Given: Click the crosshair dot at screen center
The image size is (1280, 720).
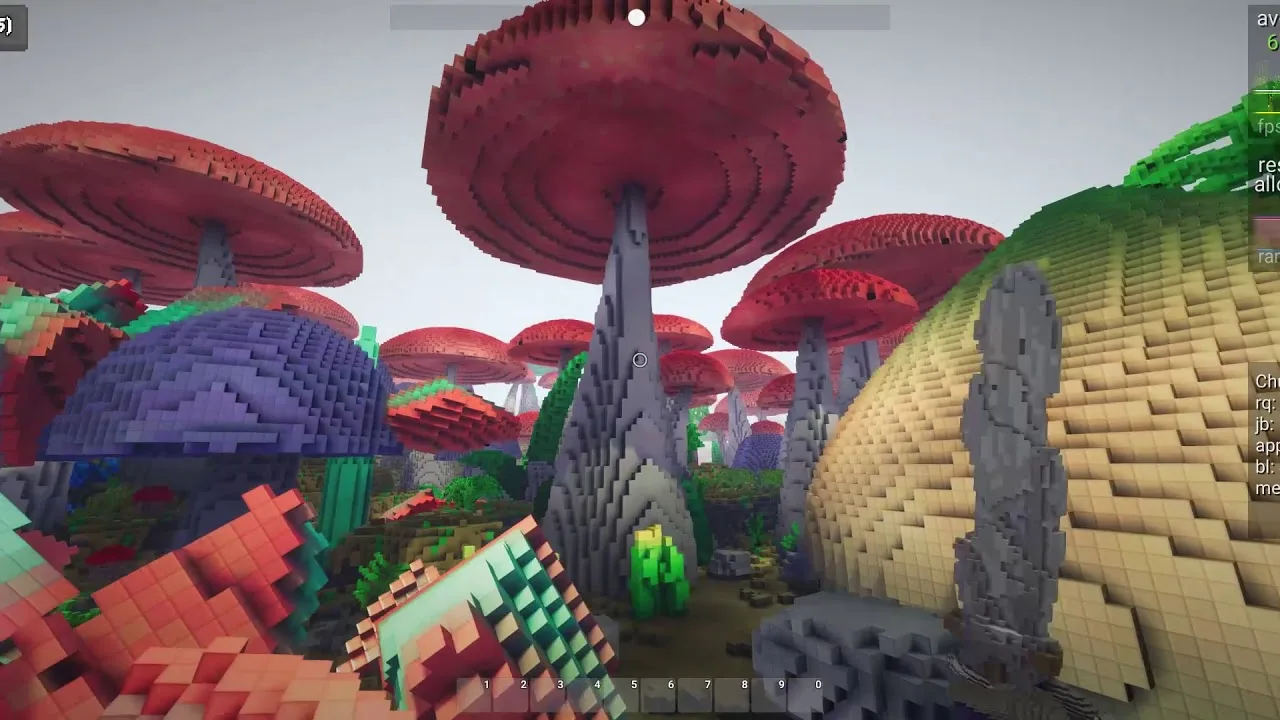Looking at the screenshot, I should pyautogui.click(x=639, y=360).
